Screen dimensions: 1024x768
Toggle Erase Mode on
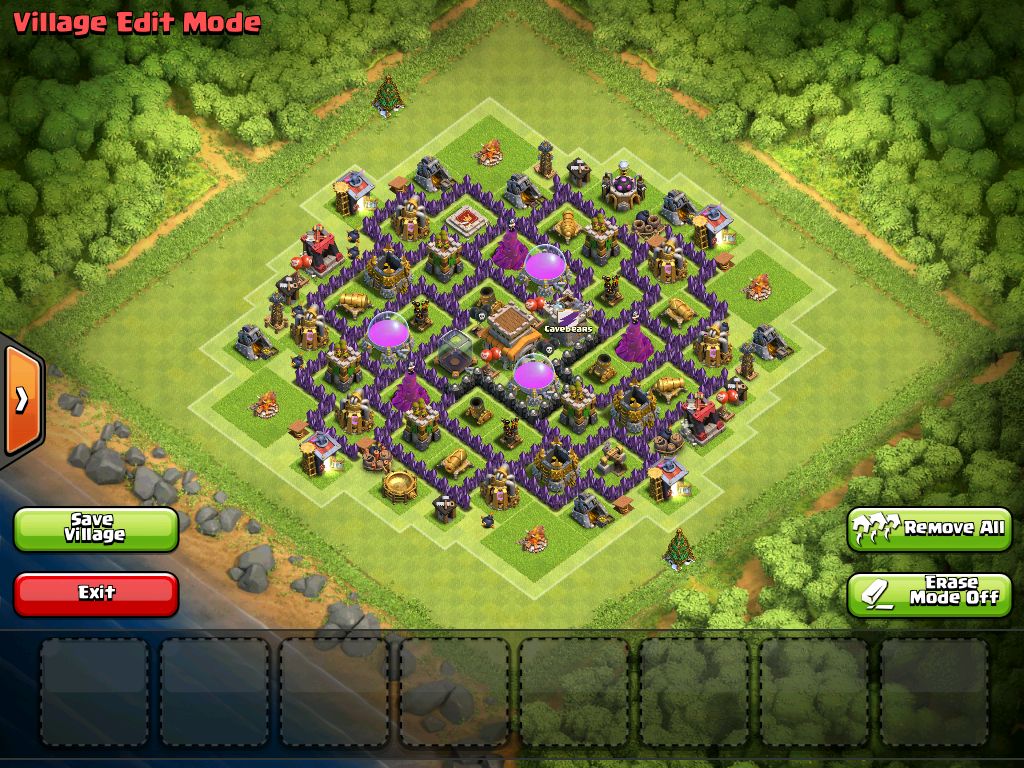coord(929,593)
